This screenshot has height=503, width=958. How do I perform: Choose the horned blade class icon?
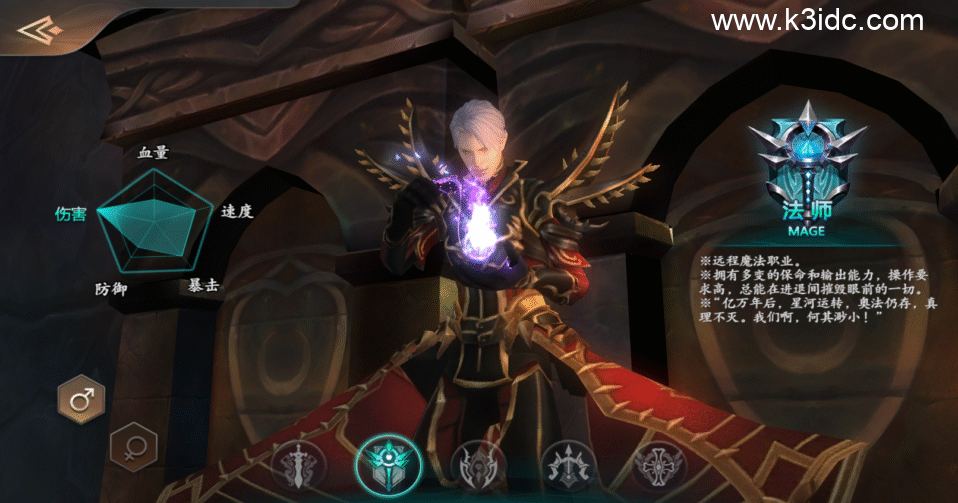pos(478,468)
